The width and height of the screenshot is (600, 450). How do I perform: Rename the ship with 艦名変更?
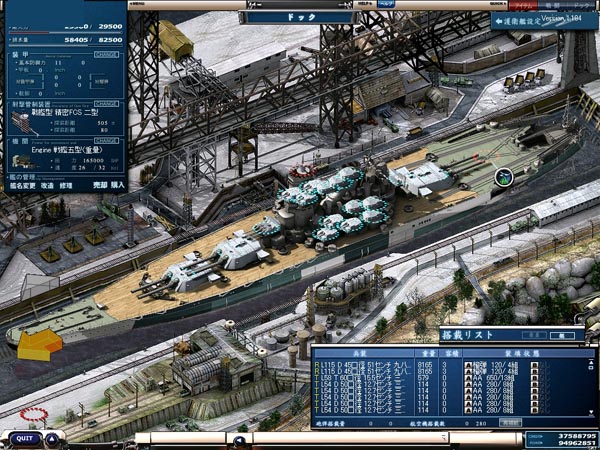tap(21, 185)
